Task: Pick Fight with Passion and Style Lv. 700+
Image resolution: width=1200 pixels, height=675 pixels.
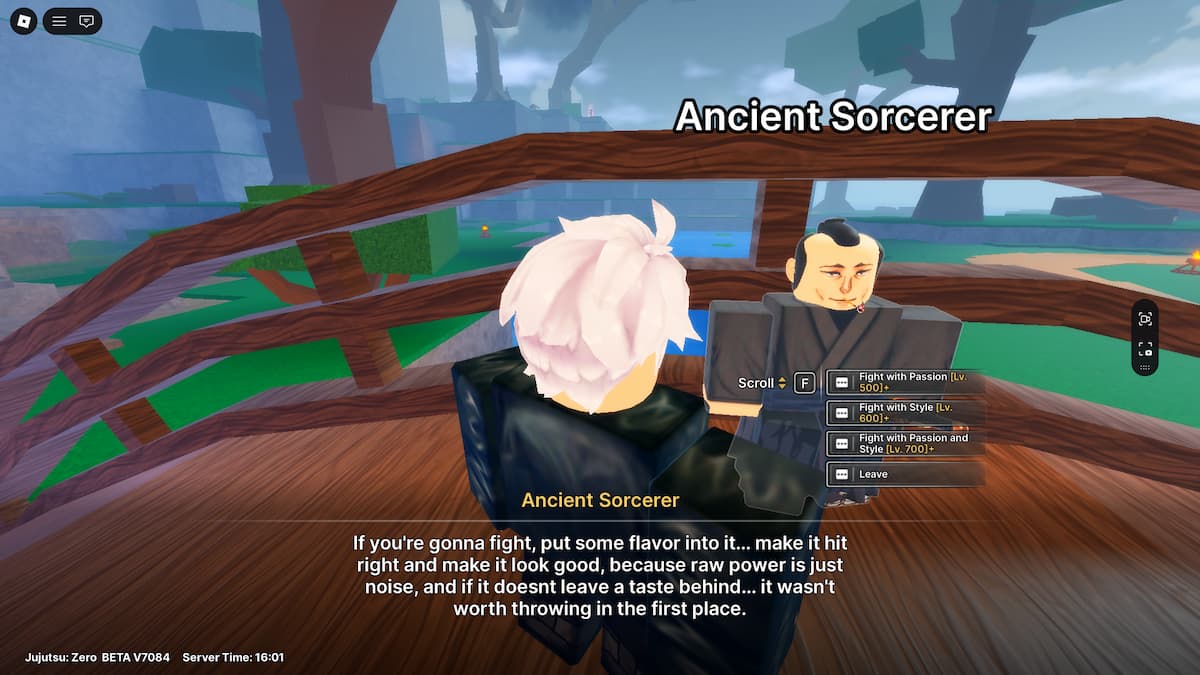Action: (905, 443)
